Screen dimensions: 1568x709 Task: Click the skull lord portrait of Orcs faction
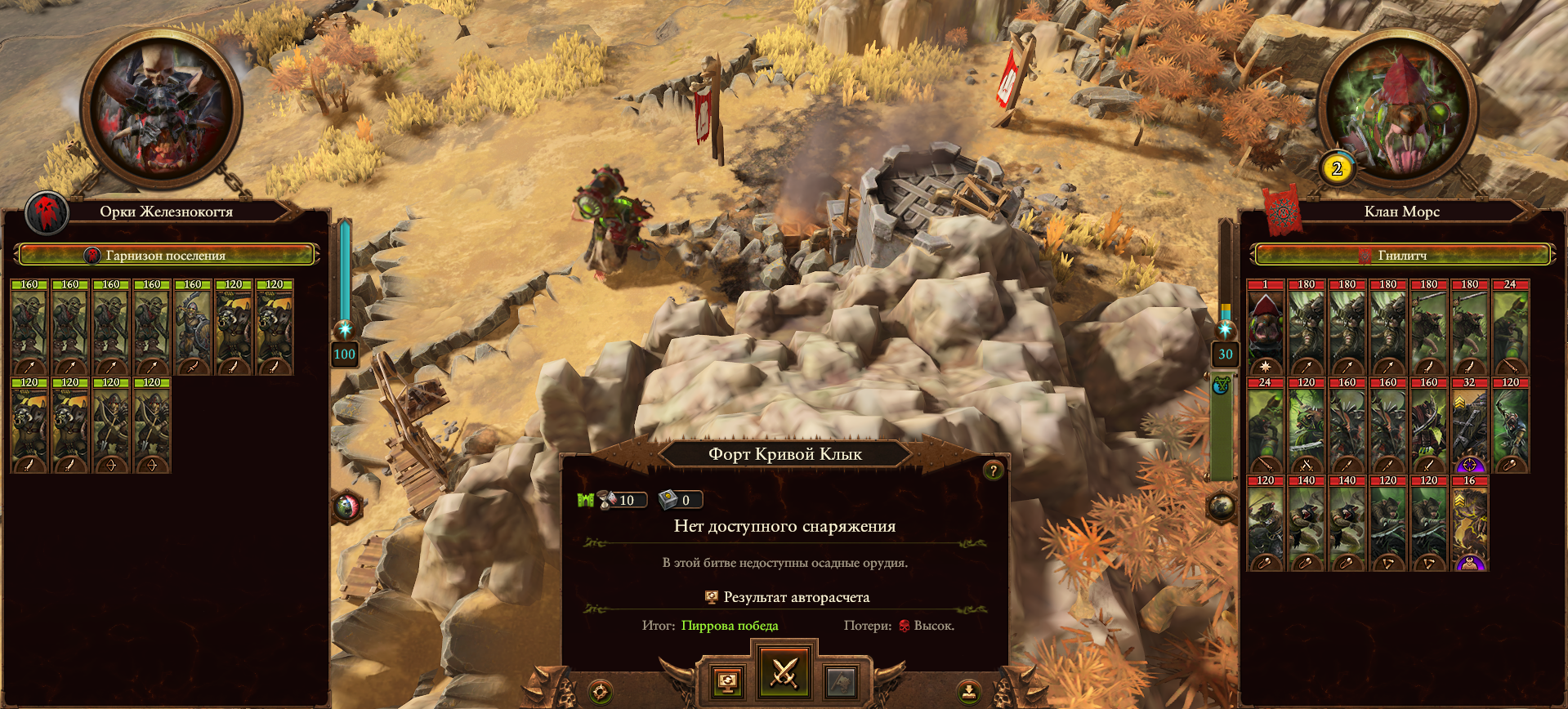tap(161, 109)
